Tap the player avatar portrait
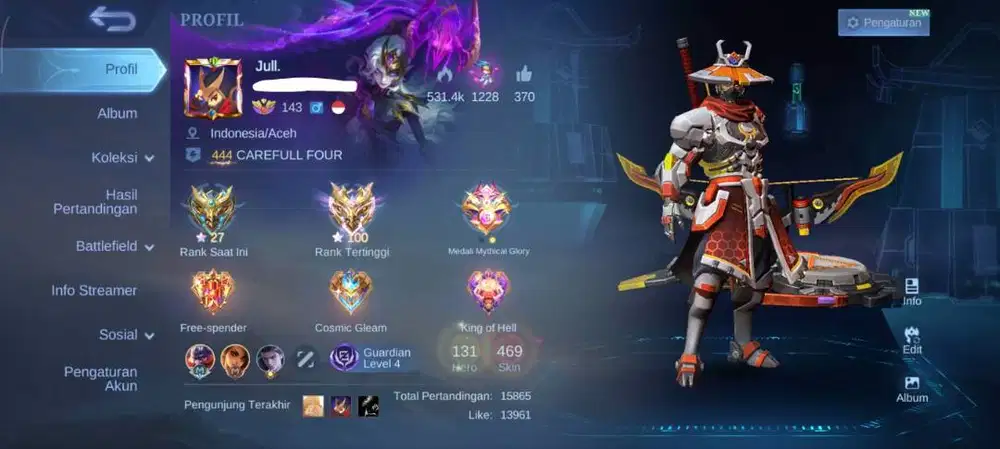The image size is (1000, 449). [212, 89]
